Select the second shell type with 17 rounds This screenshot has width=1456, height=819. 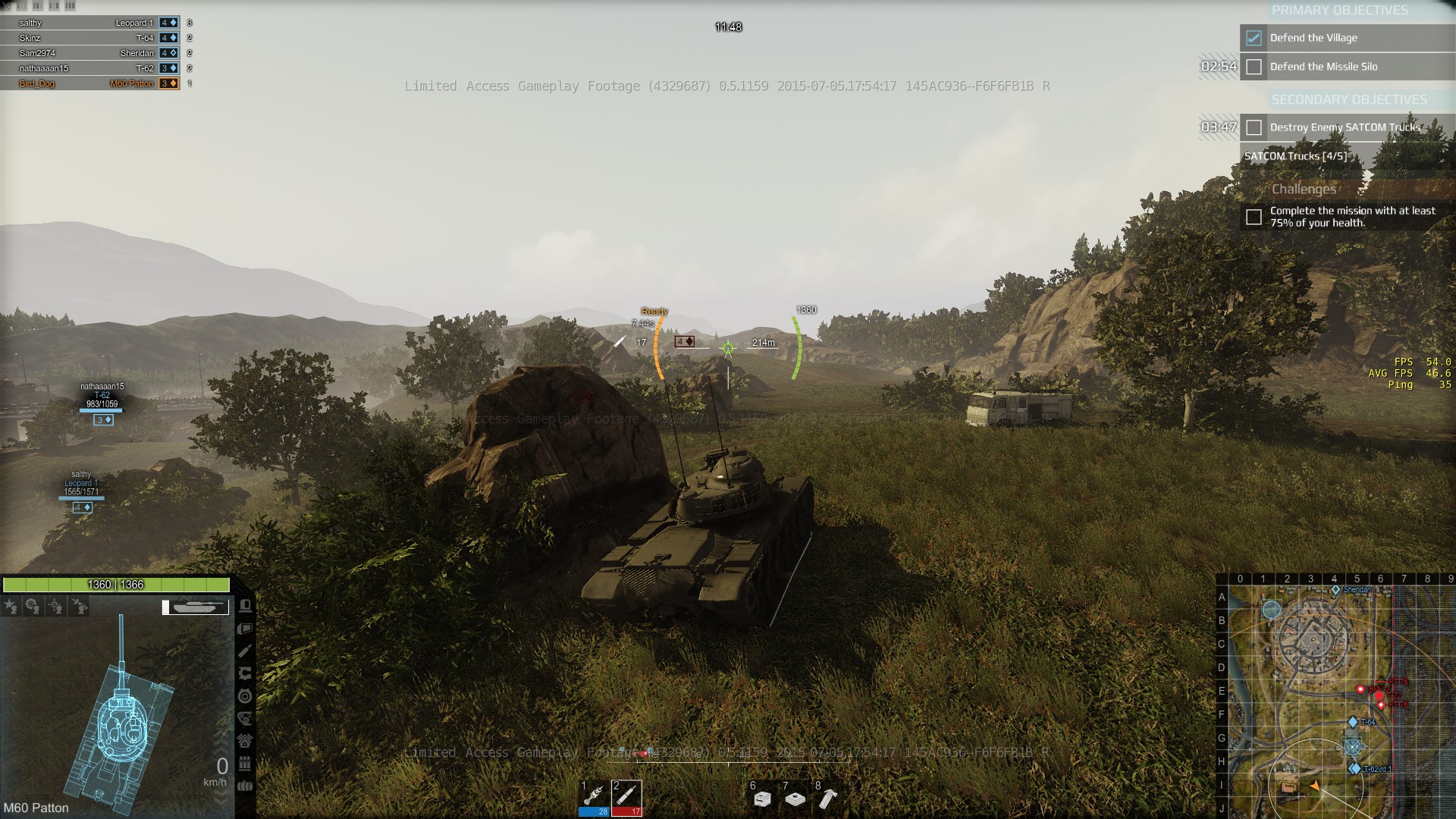[626, 798]
